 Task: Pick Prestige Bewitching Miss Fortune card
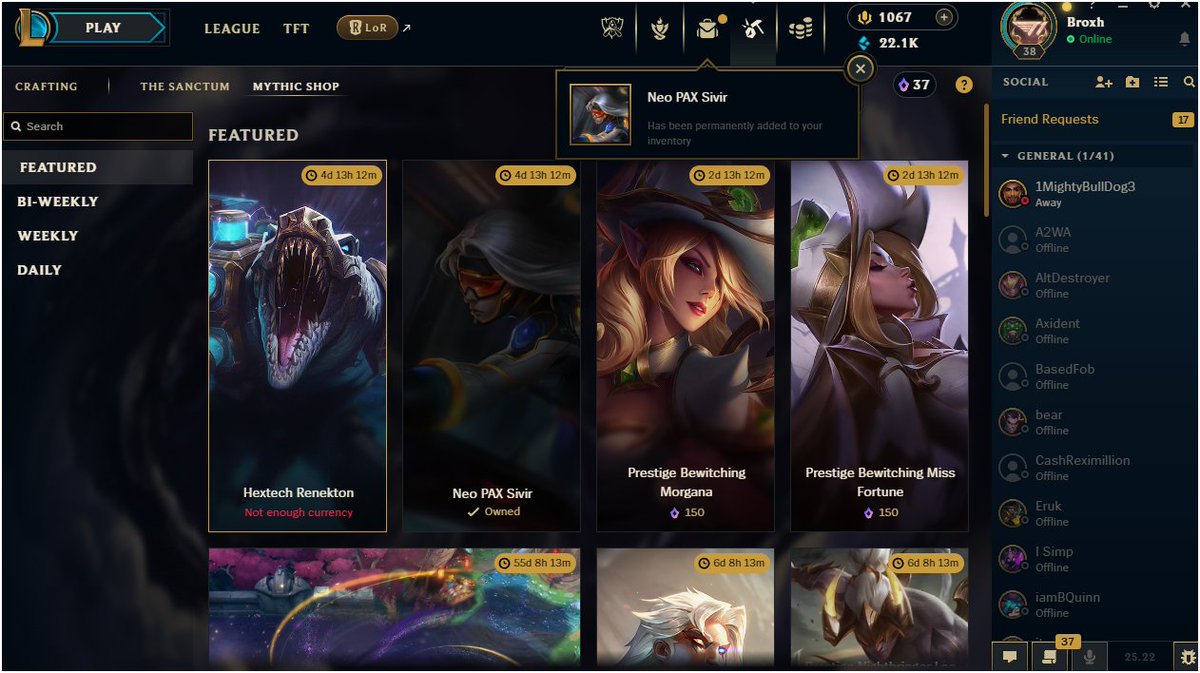tap(879, 345)
